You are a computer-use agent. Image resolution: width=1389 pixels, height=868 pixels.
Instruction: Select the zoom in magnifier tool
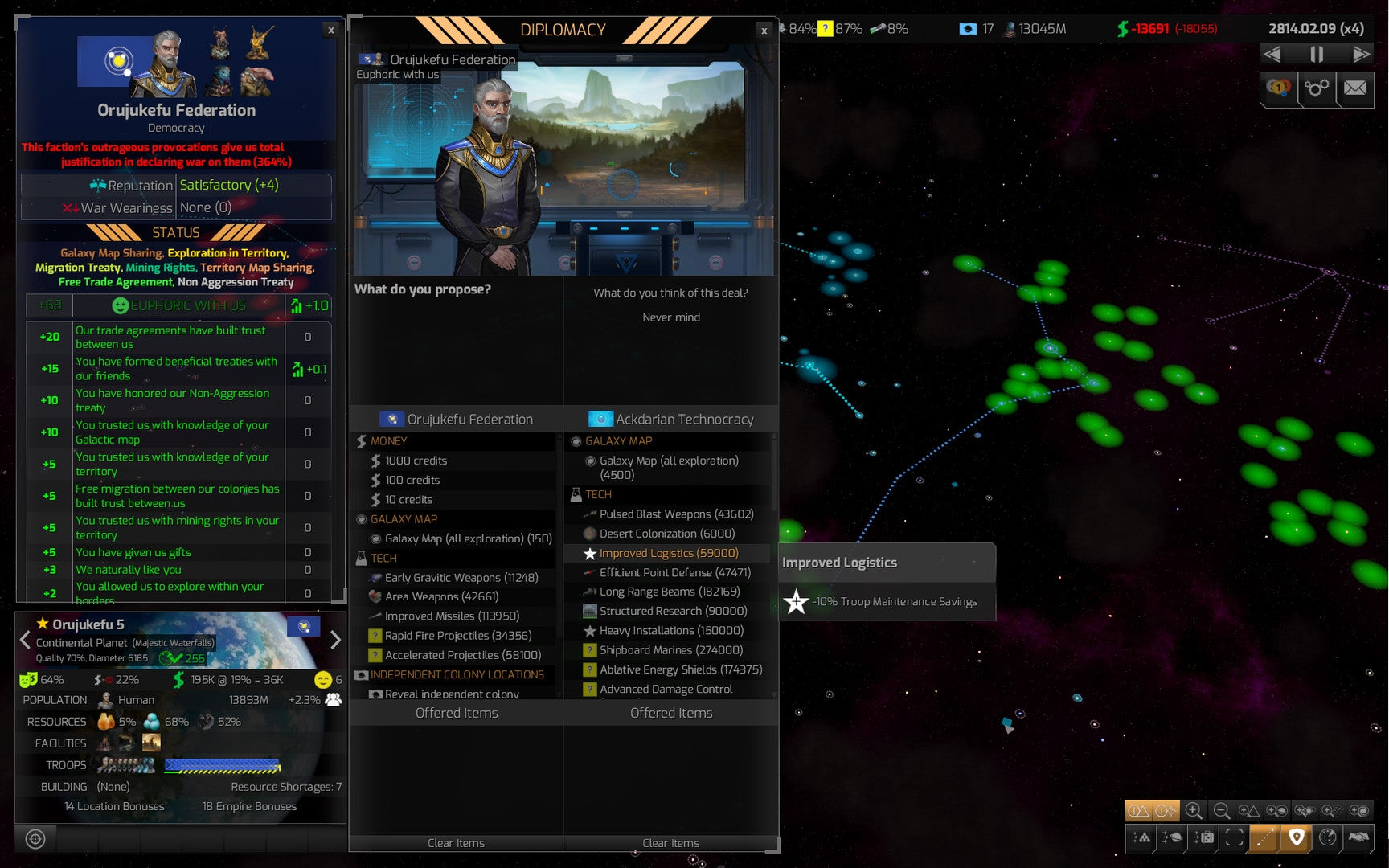point(1194,812)
